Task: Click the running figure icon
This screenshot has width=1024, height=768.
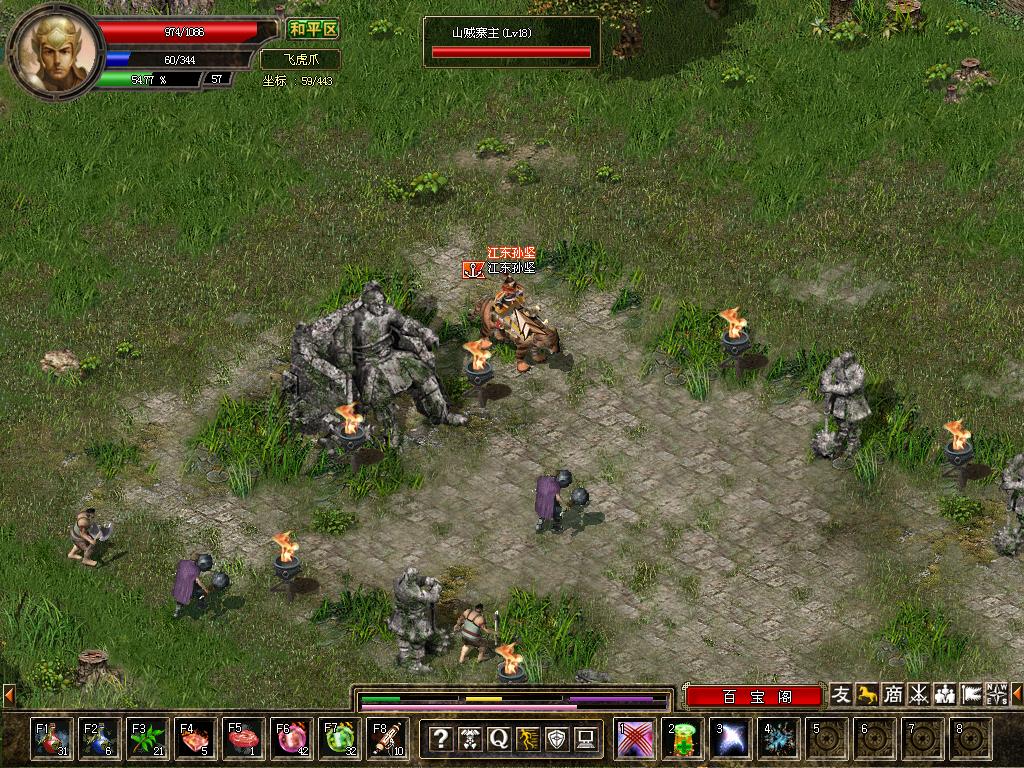Action: [x=527, y=739]
